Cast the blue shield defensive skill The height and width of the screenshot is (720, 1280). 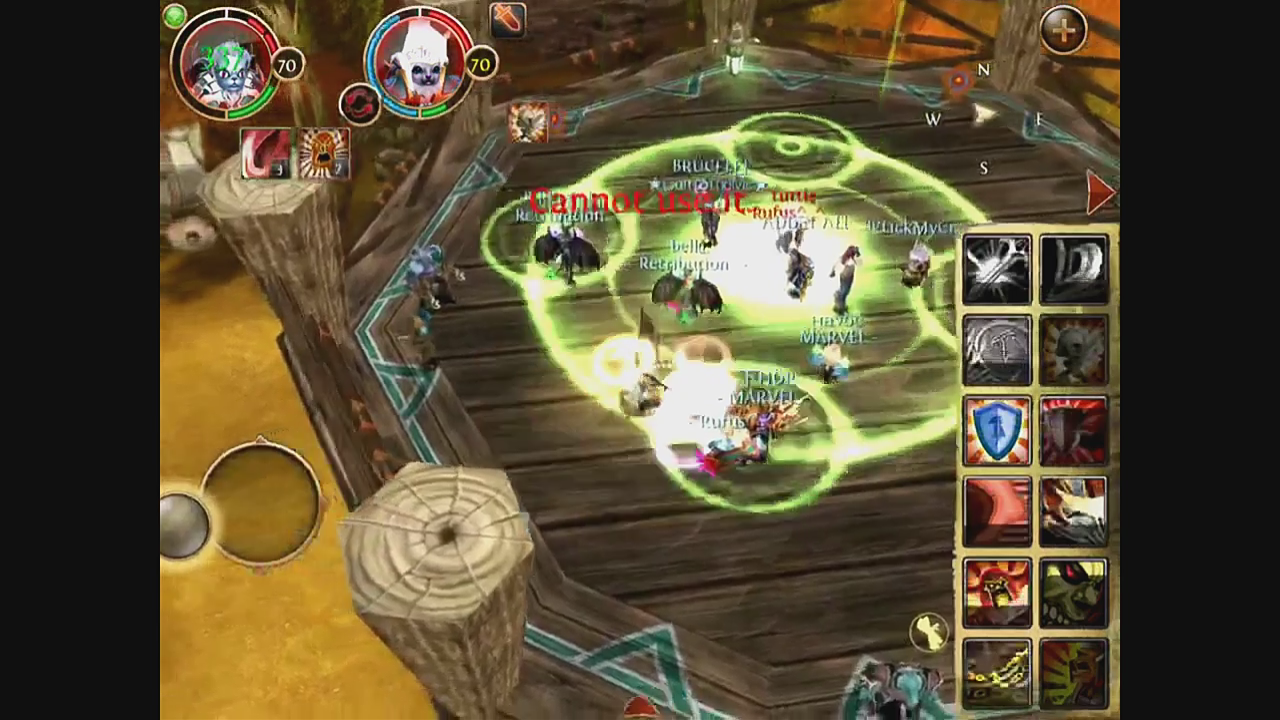tap(996, 431)
